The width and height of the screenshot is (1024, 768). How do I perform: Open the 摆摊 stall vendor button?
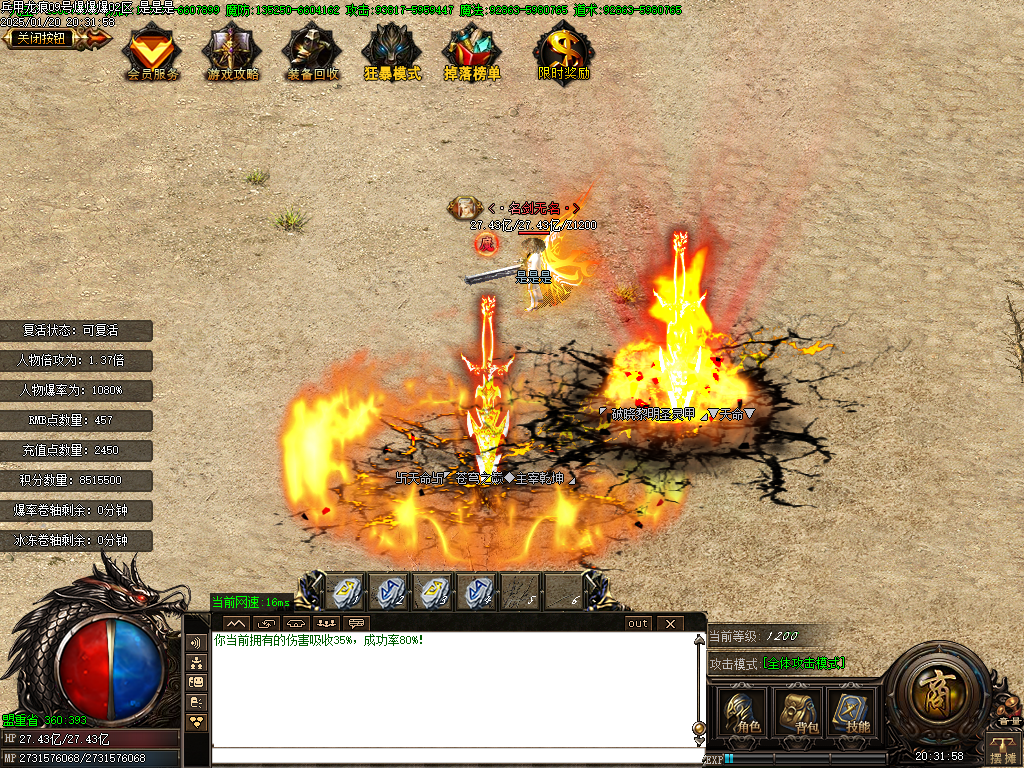click(1003, 749)
